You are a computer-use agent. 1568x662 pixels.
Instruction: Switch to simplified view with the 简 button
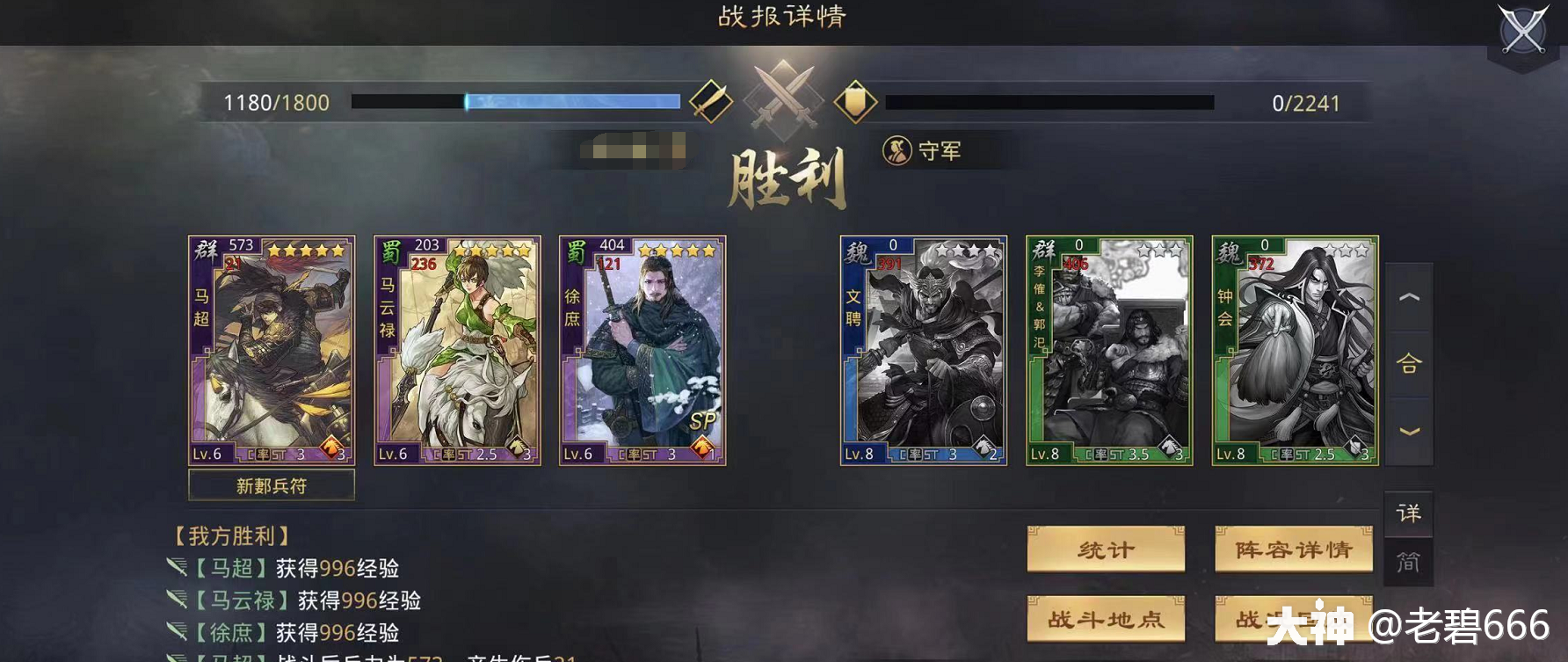[x=1411, y=560]
